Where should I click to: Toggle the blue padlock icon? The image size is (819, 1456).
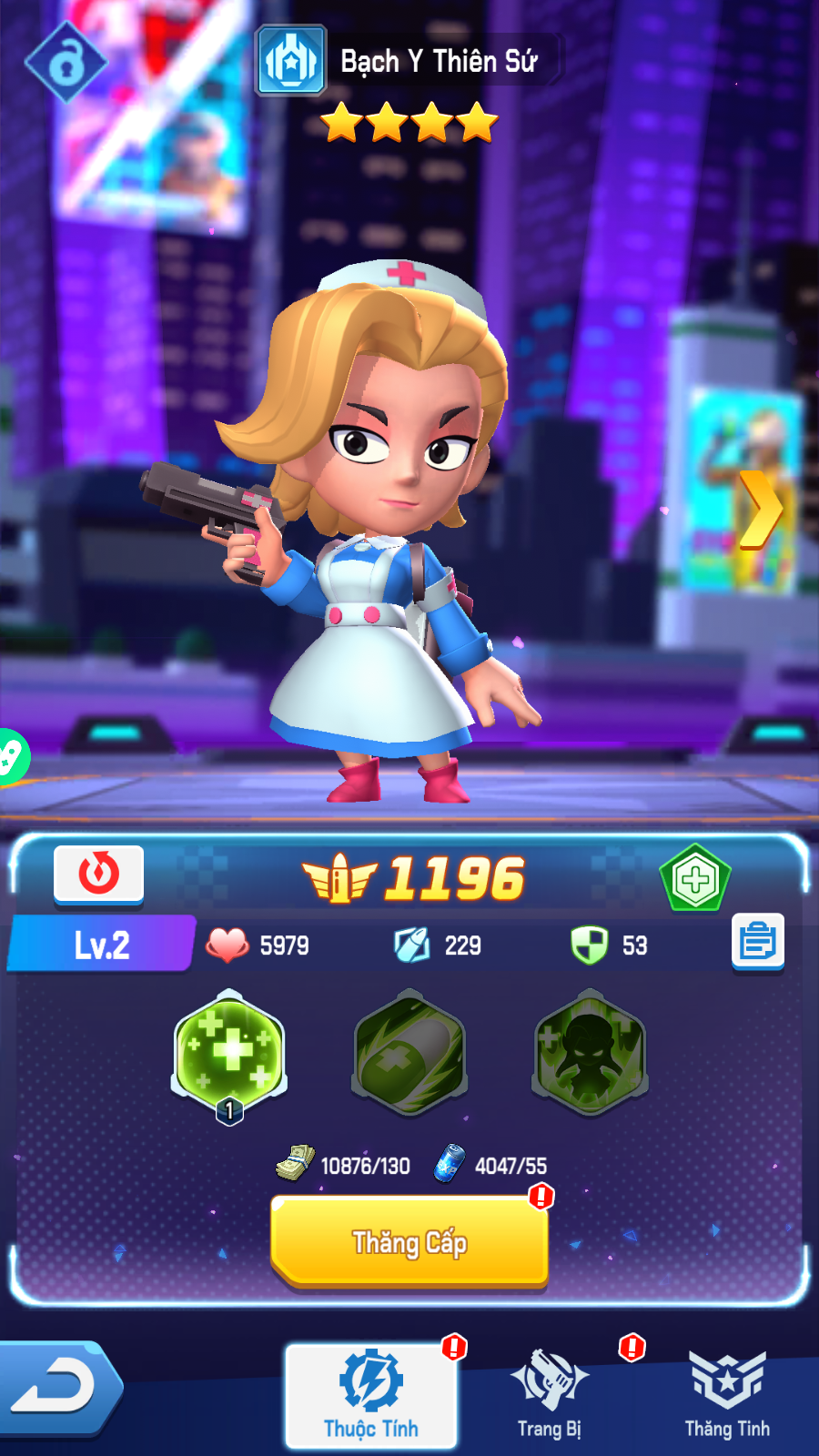click(66, 63)
